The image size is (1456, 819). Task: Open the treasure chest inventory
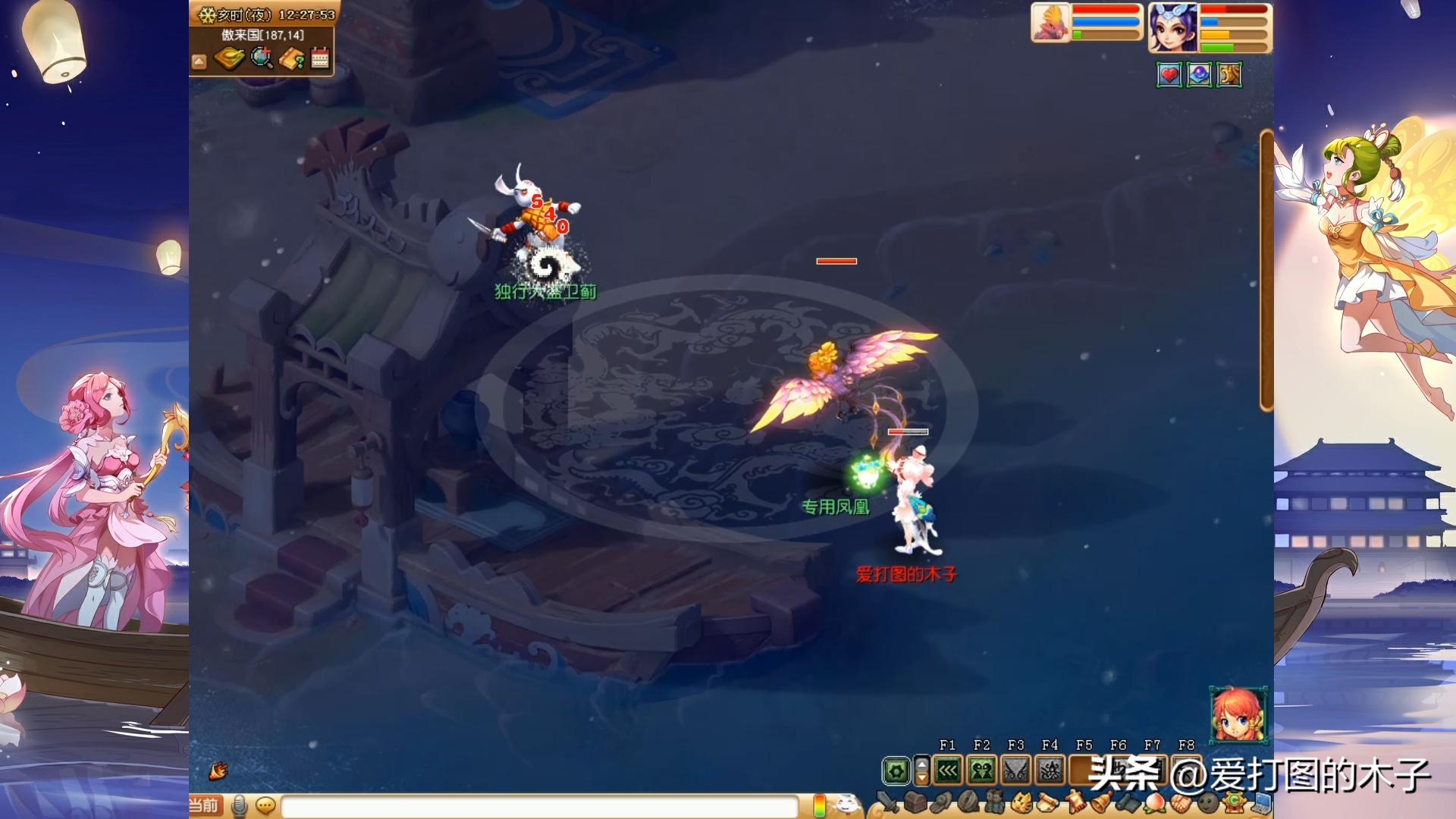(915, 802)
